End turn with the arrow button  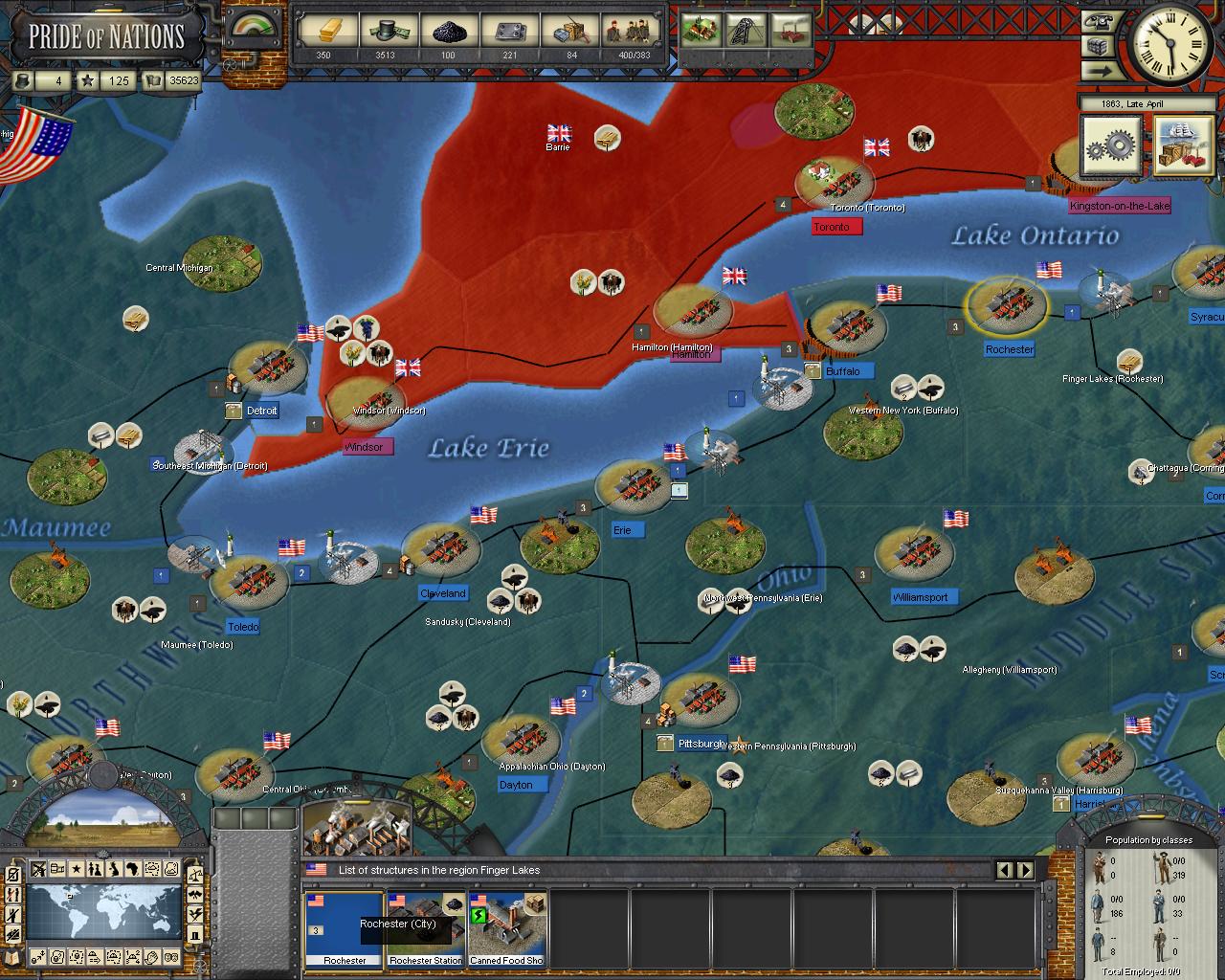pos(1100,71)
